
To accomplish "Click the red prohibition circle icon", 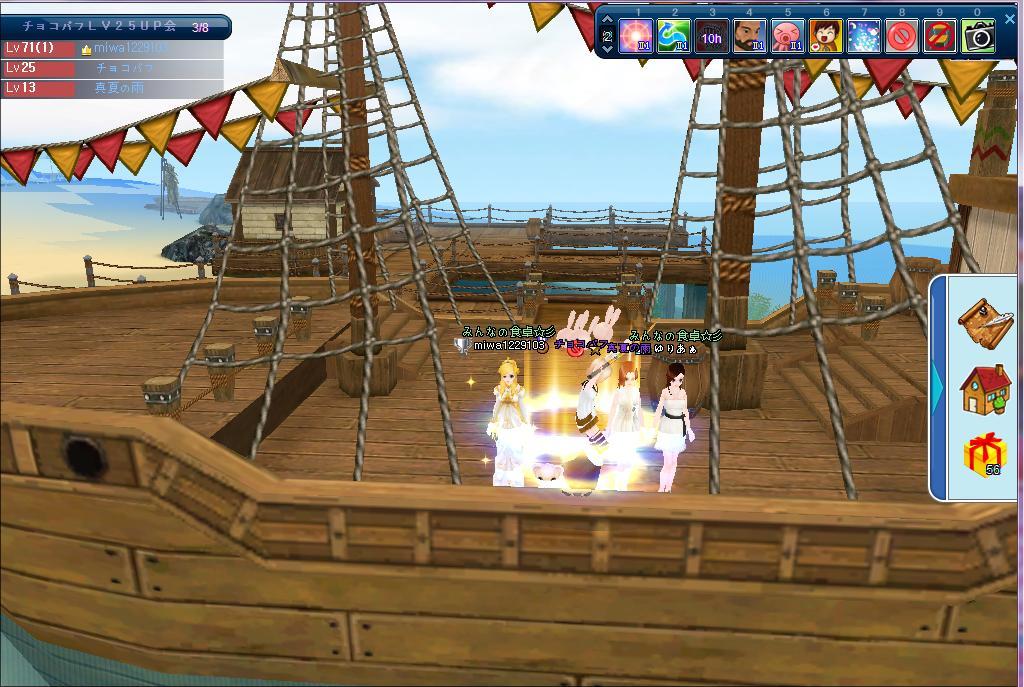I will [x=902, y=38].
